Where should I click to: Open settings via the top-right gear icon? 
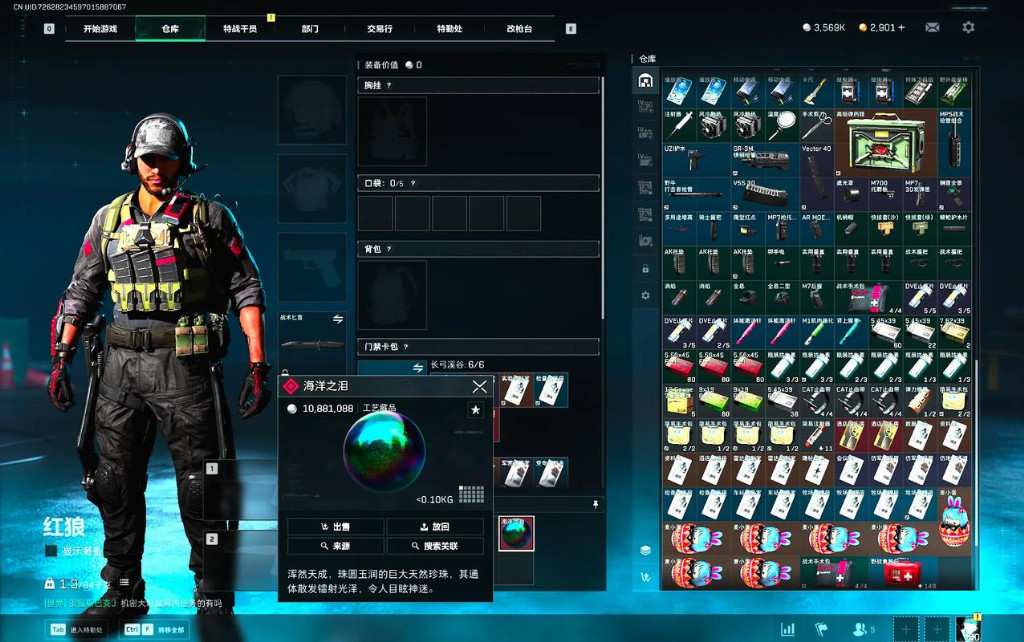[x=968, y=28]
